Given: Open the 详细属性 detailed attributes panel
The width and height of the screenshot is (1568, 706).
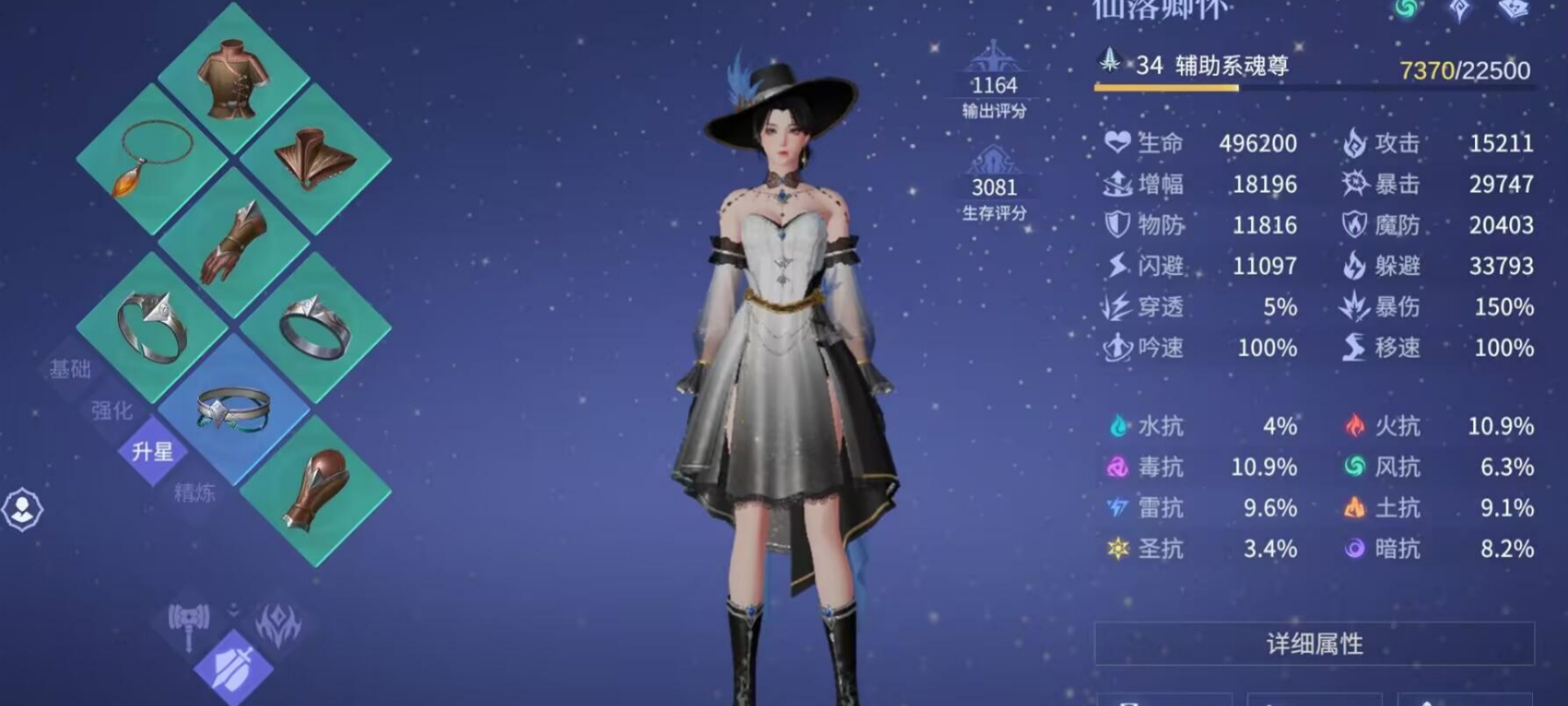Looking at the screenshot, I should tap(1314, 644).
